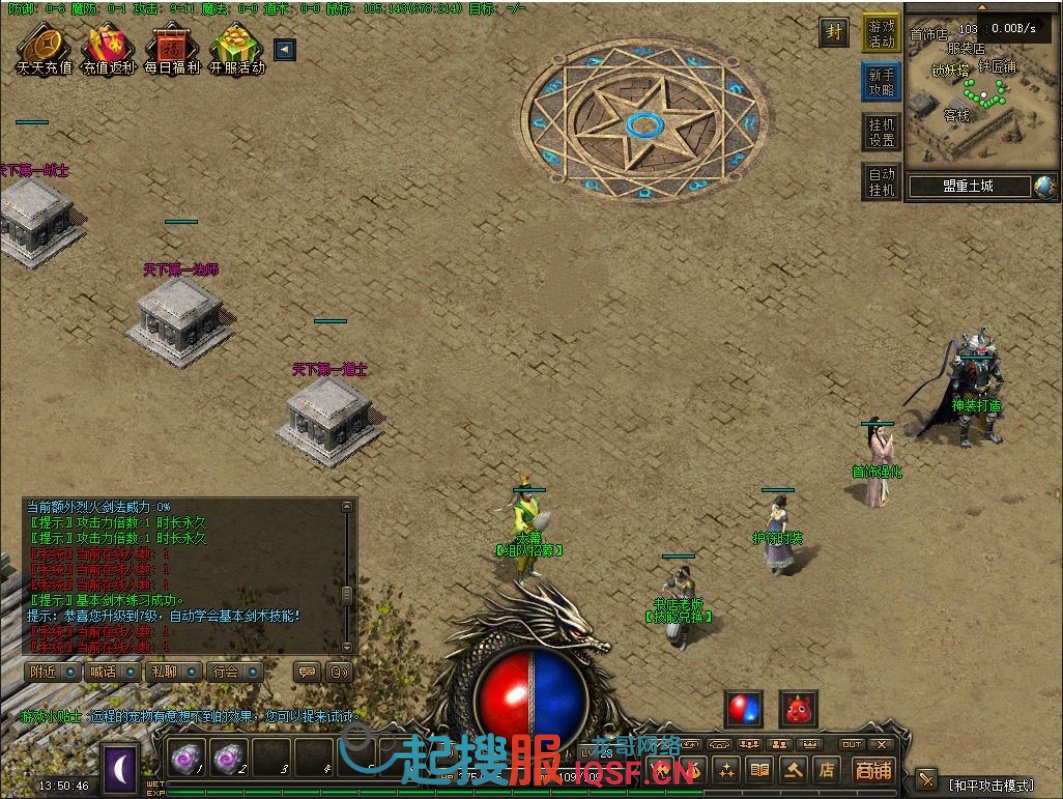Screen dimensions: 1063x799
Task: Open the 开服活动 server launch event
Action: point(237,48)
